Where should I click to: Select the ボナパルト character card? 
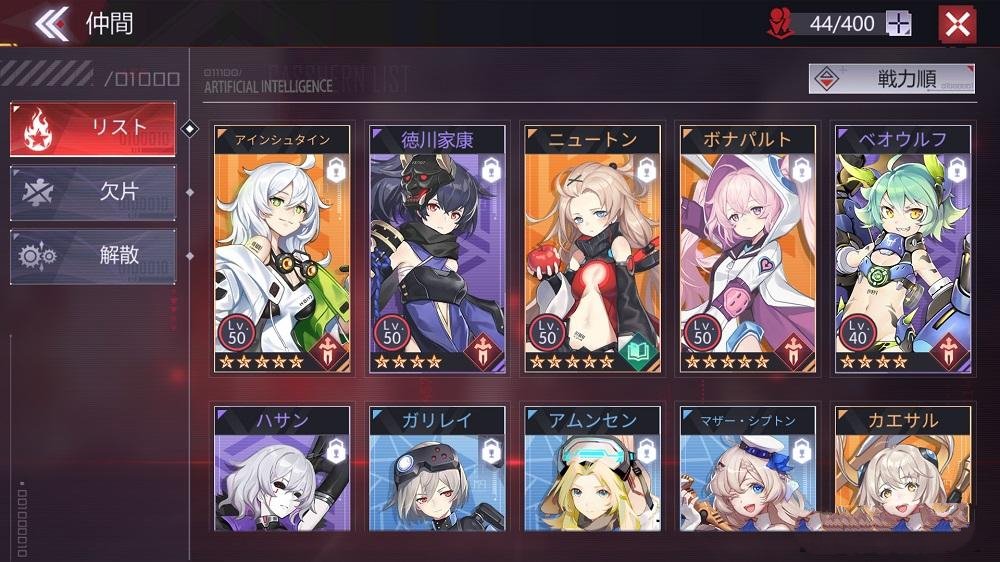pyautogui.click(x=748, y=250)
